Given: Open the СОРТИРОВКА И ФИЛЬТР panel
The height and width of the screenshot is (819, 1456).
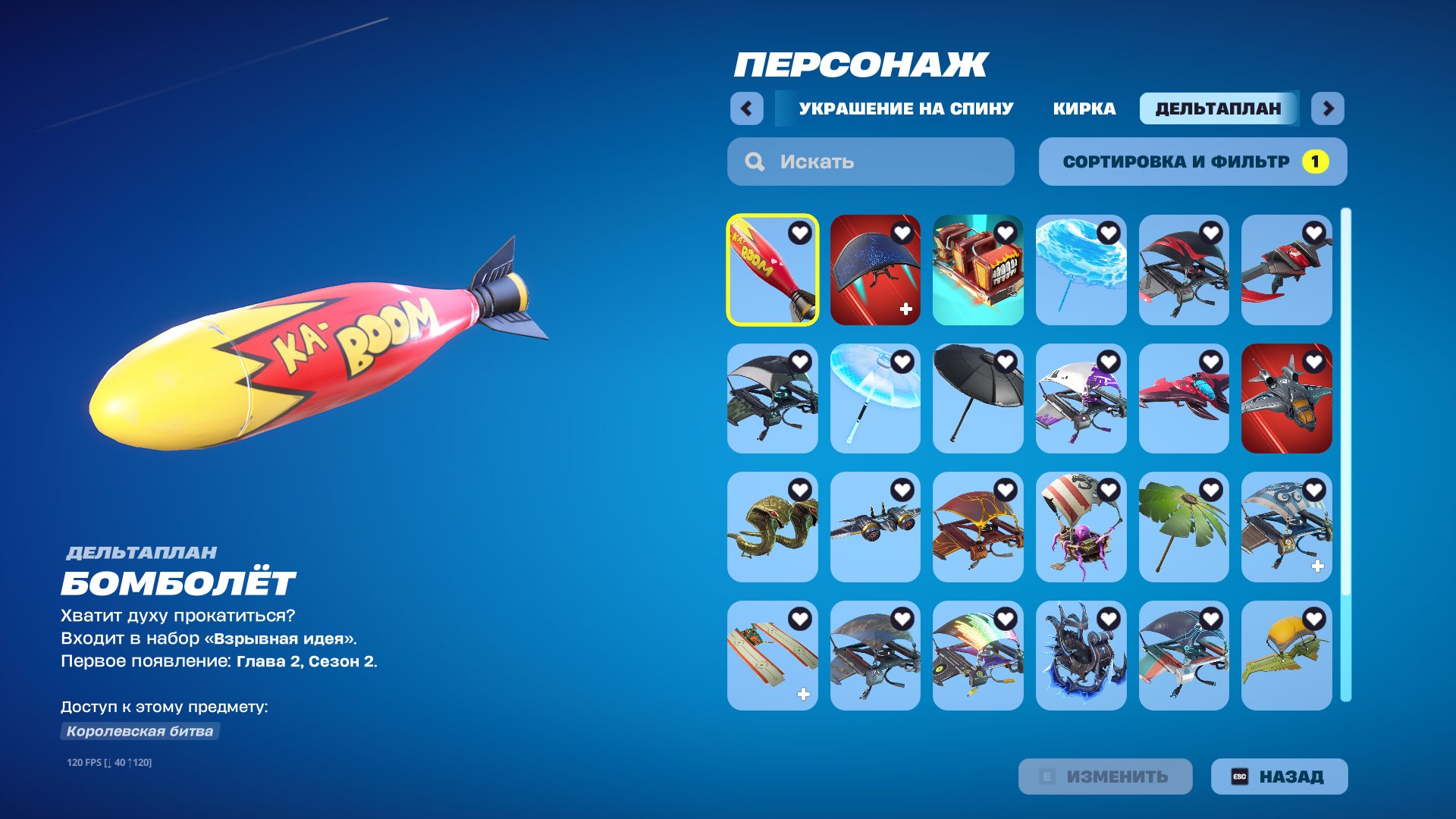Looking at the screenshot, I should 1192,161.
